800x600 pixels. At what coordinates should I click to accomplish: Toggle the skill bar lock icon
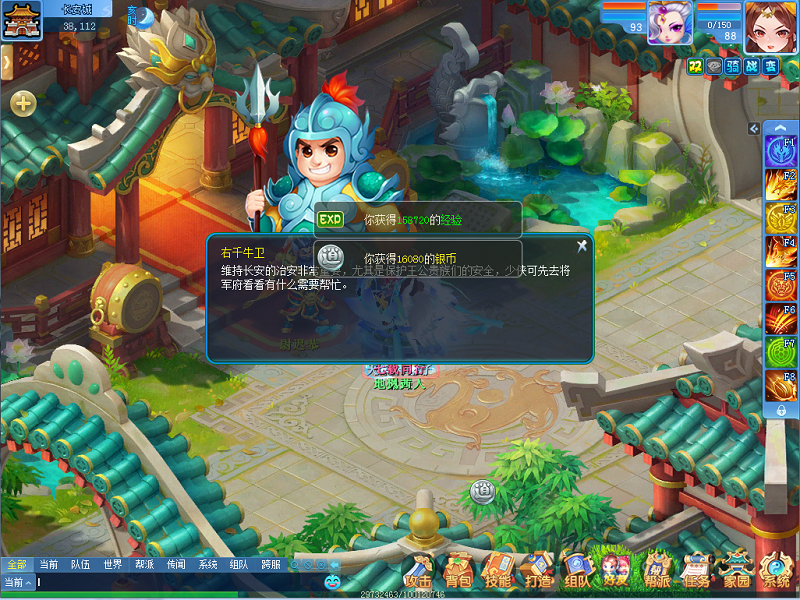pos(780,410)
